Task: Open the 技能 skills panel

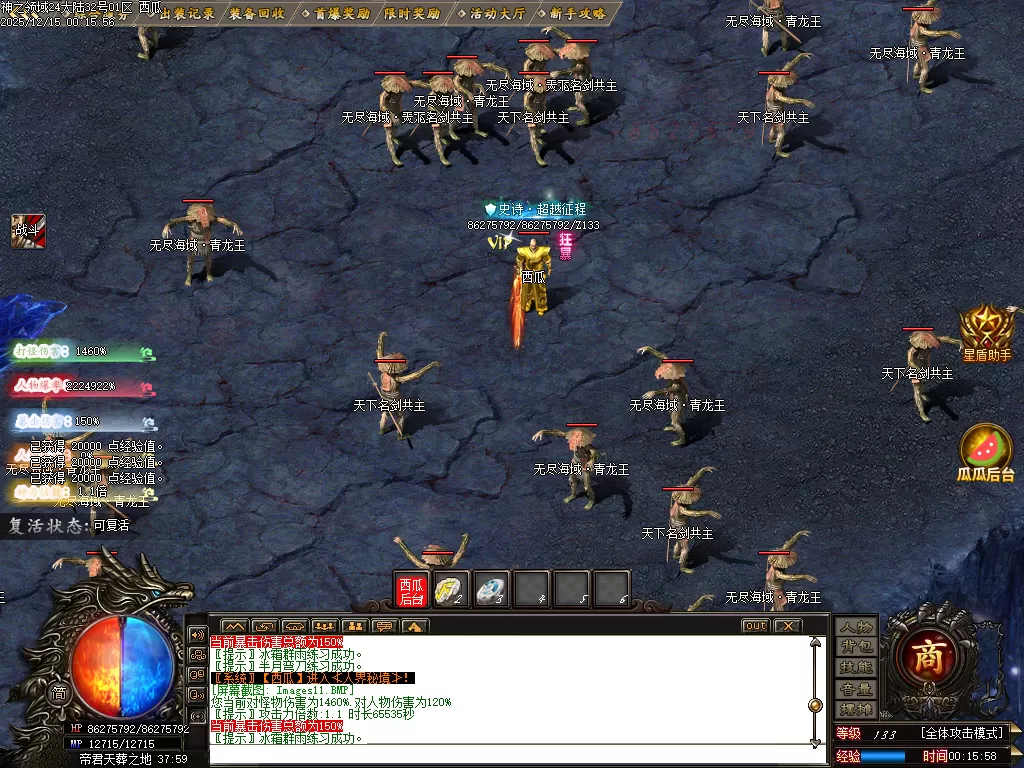Action: coord(856,667)
